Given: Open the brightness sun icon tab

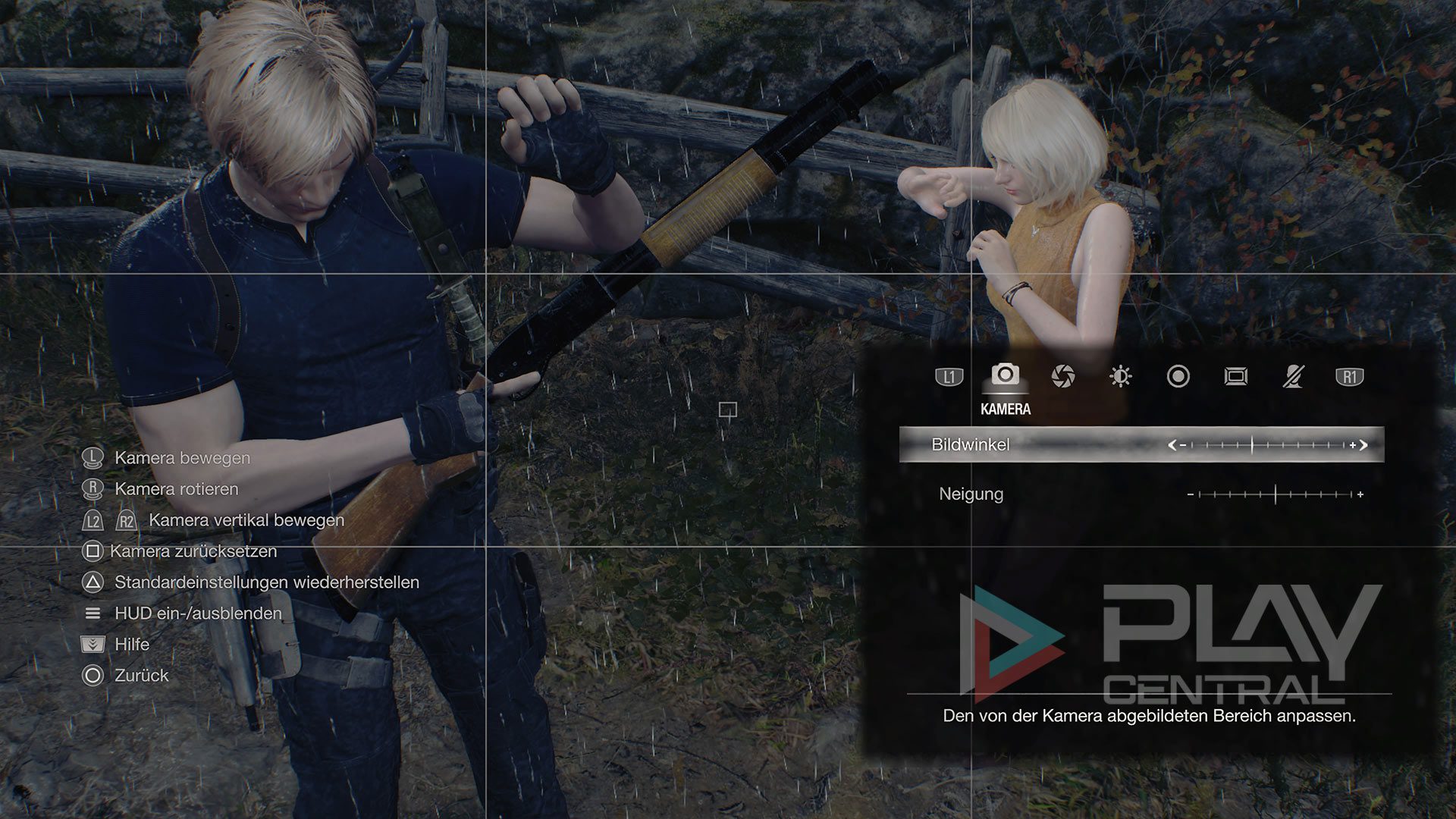Looking at the screenshot, I should pyautogui.click(x=1120, y=376).
